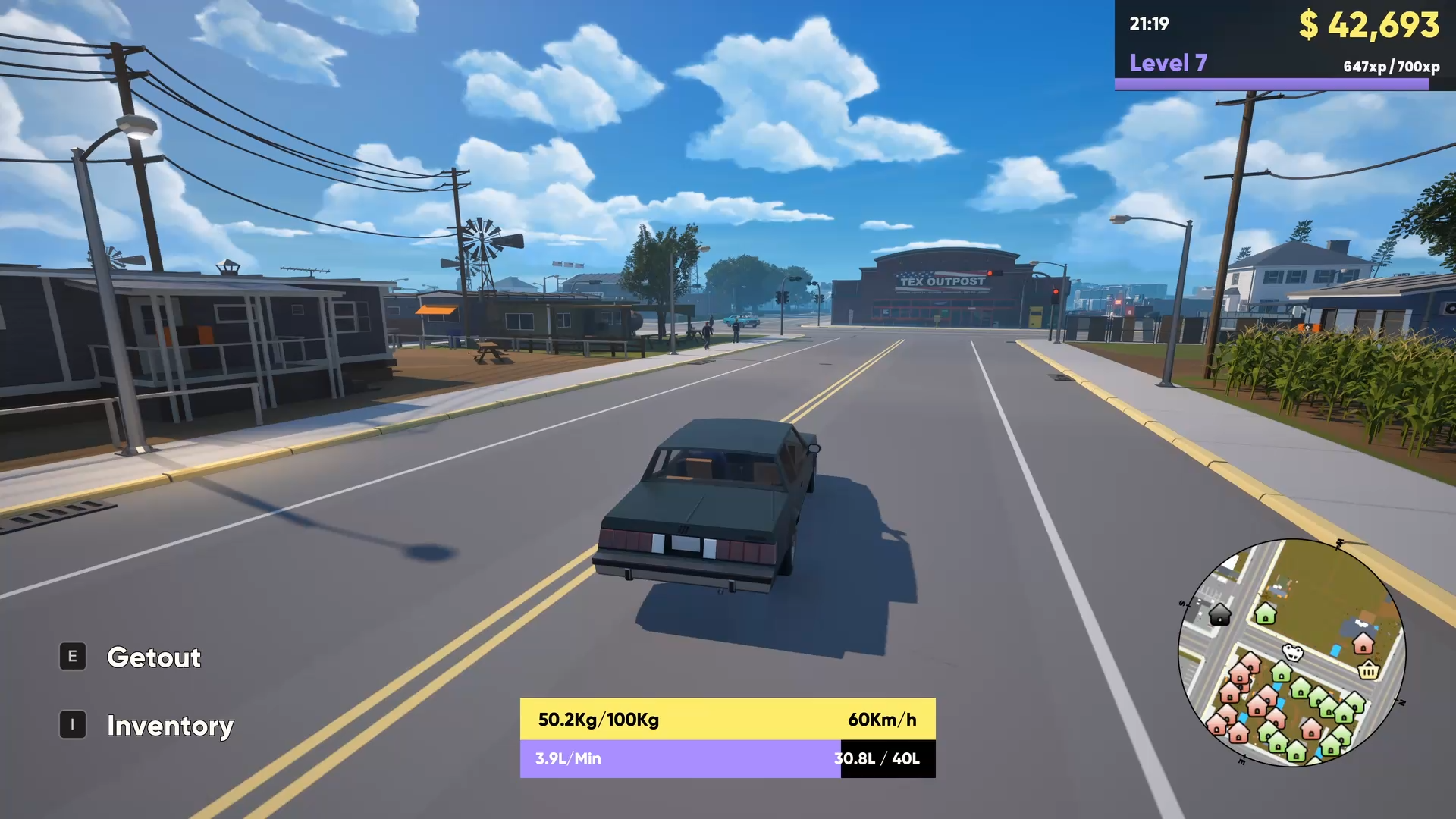
Task: Click the animal-face player marker on the minimap
Action: (x=1292, y=652)
